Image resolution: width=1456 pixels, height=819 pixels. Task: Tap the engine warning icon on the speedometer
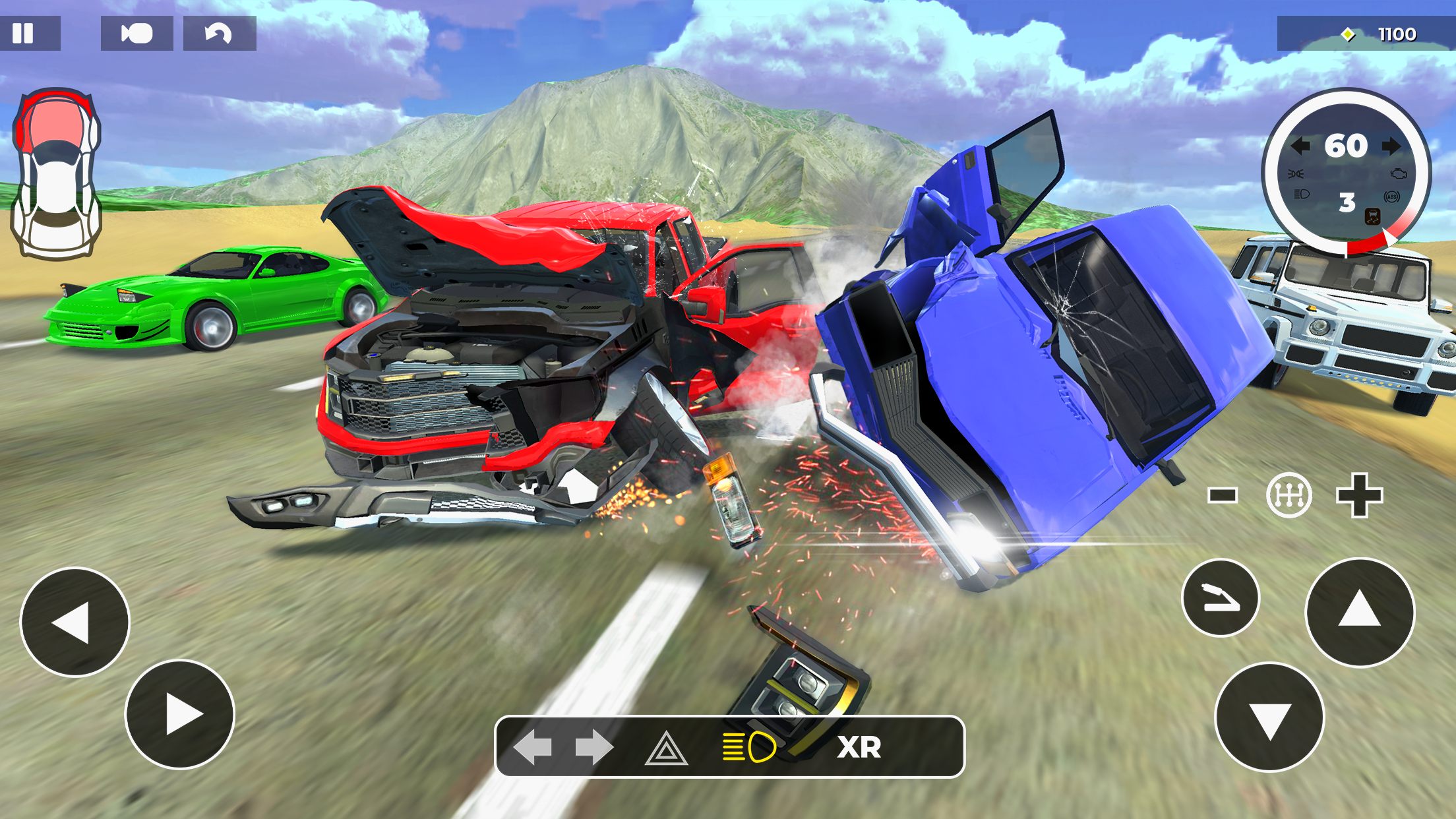coord(1399,174)
